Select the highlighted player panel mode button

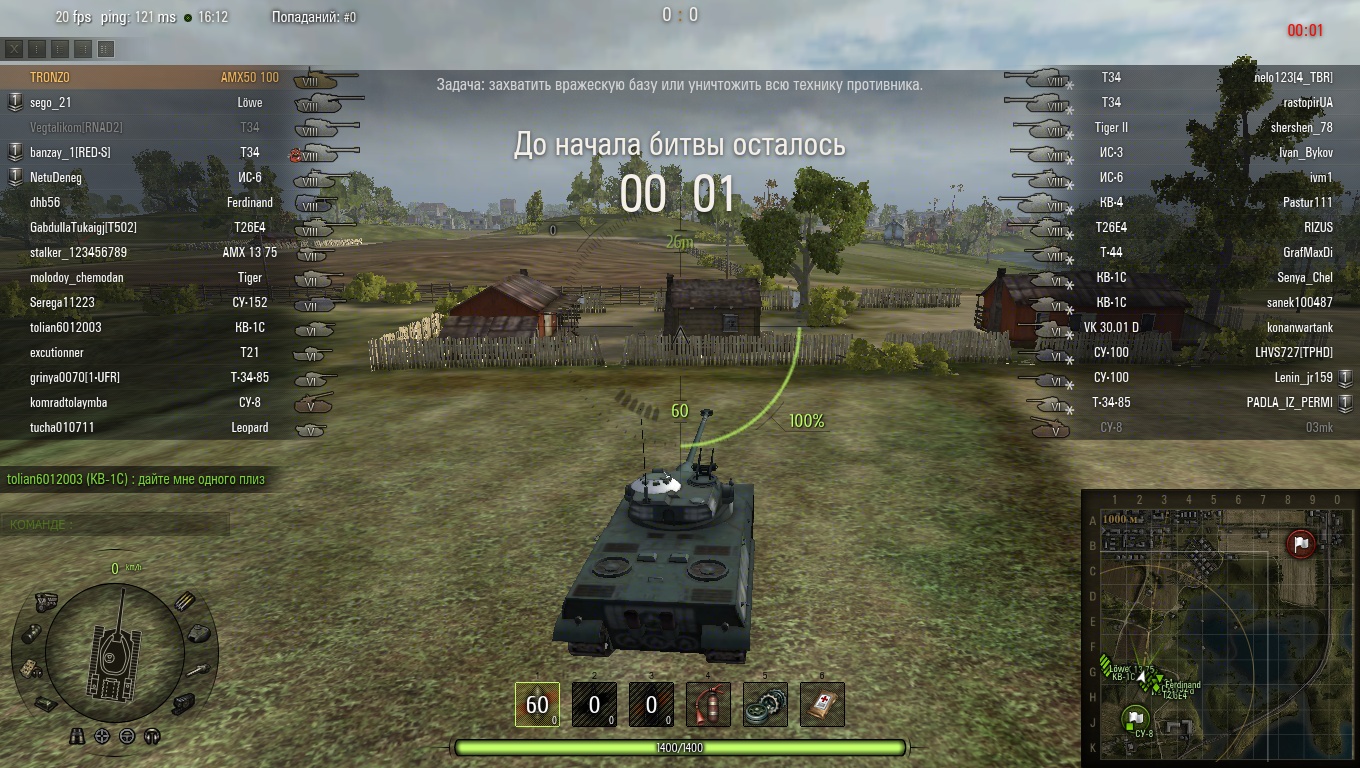click(x=106, y=48)
